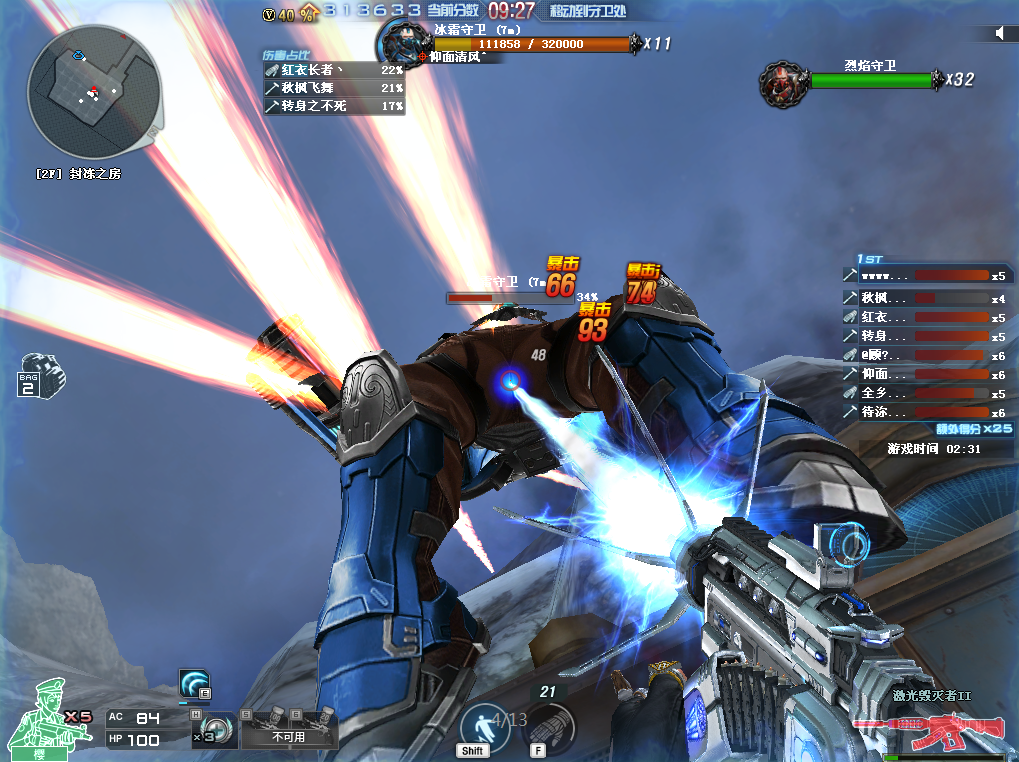Screen dimensions: 1019x762
Task: Select player 秋枫飞舞 in damage ranking
Action: pos(334,88)
